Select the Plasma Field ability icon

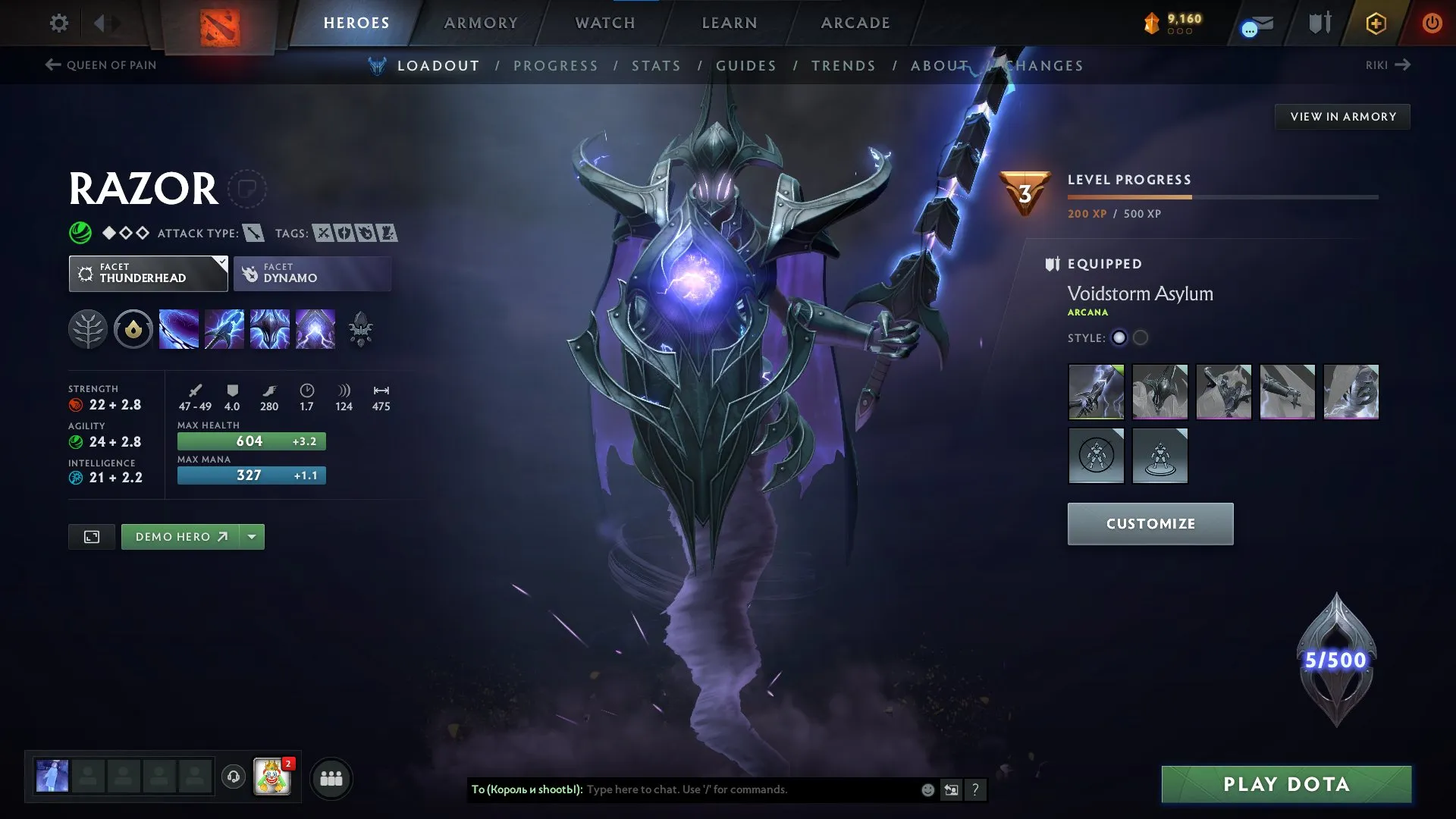[179, 328]
